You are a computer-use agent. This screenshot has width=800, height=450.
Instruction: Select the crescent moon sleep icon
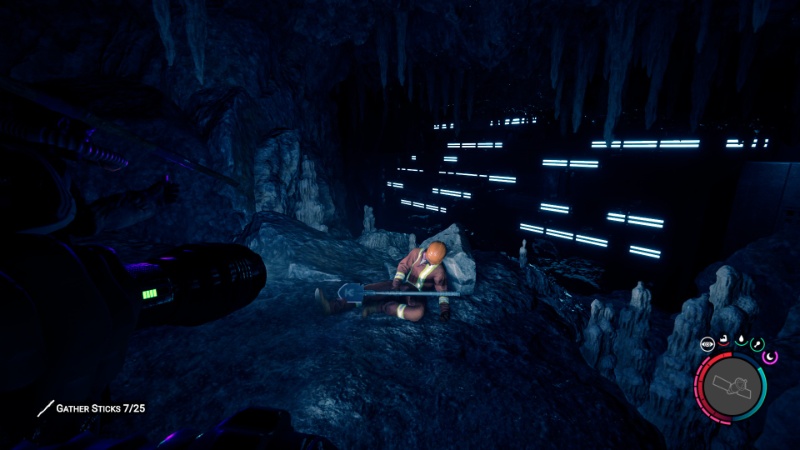771,356
